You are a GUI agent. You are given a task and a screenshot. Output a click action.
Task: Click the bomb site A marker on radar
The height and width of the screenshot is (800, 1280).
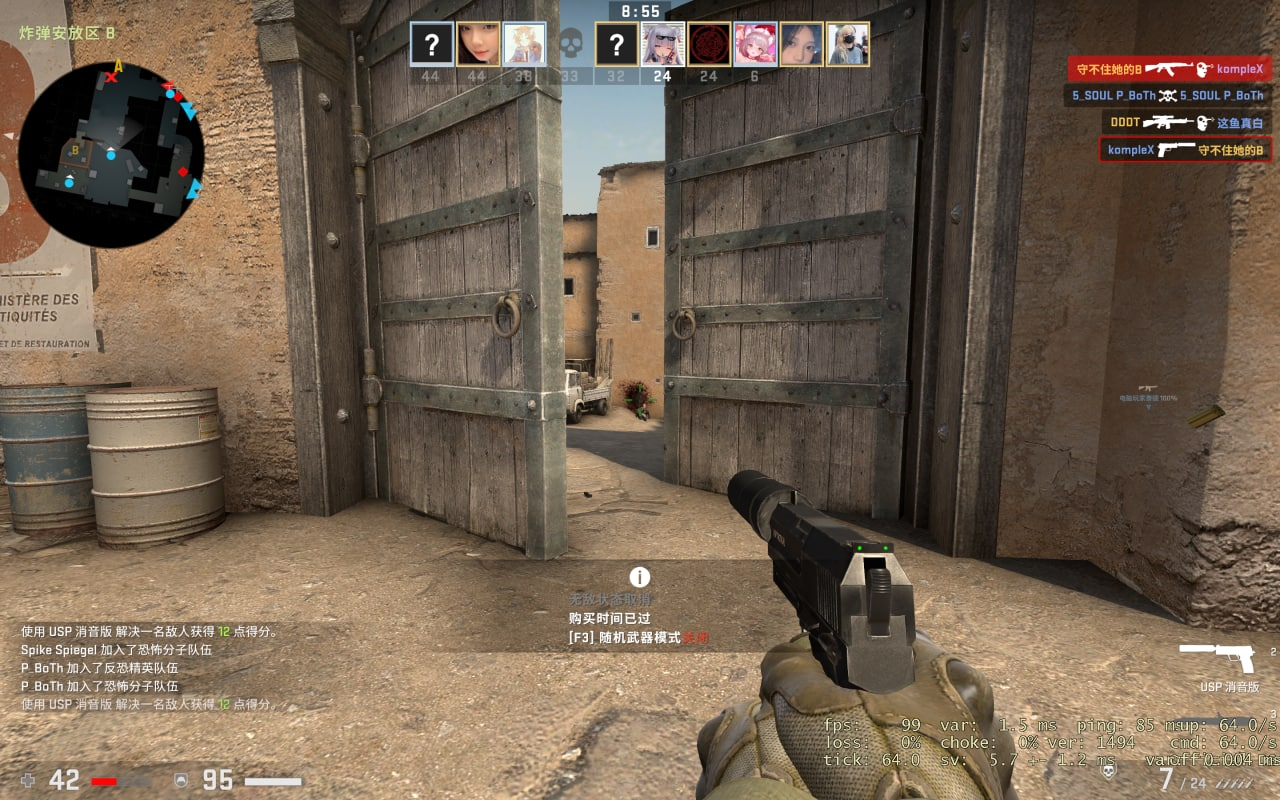click(x=118, y=67)
